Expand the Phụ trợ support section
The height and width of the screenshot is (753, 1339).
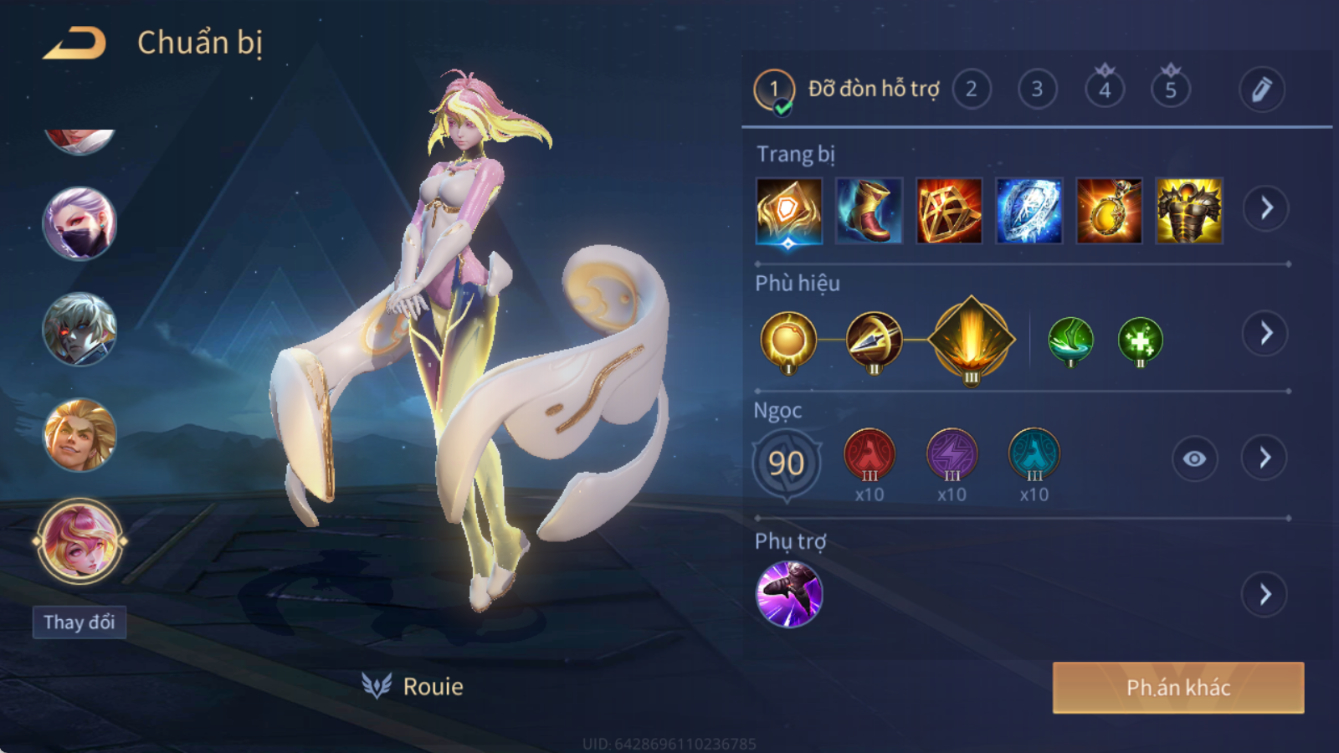pyautogui.click(x=1265, y=595)
